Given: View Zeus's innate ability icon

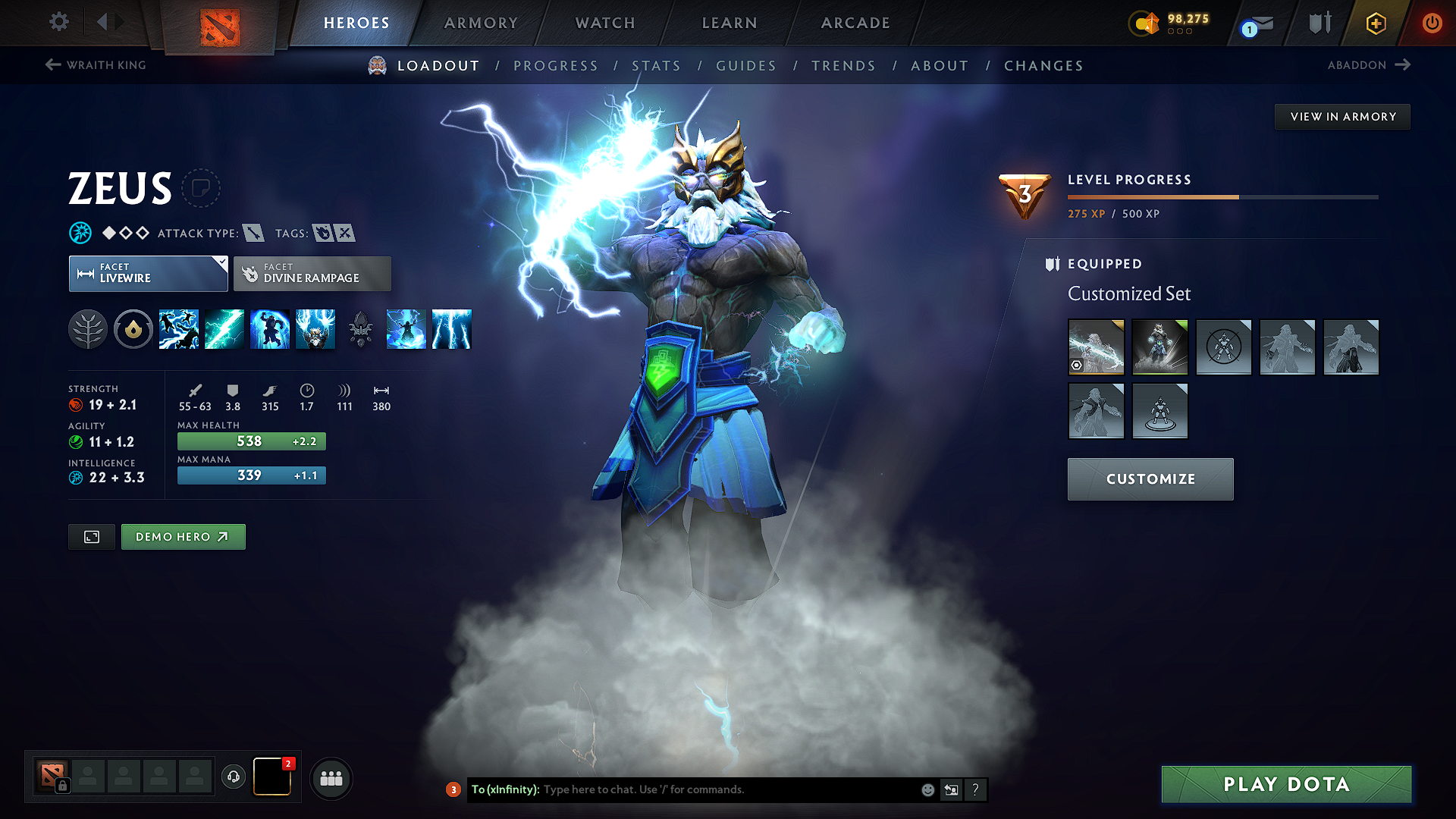Looking at the screenshot, I should click(x=133, y=329).
